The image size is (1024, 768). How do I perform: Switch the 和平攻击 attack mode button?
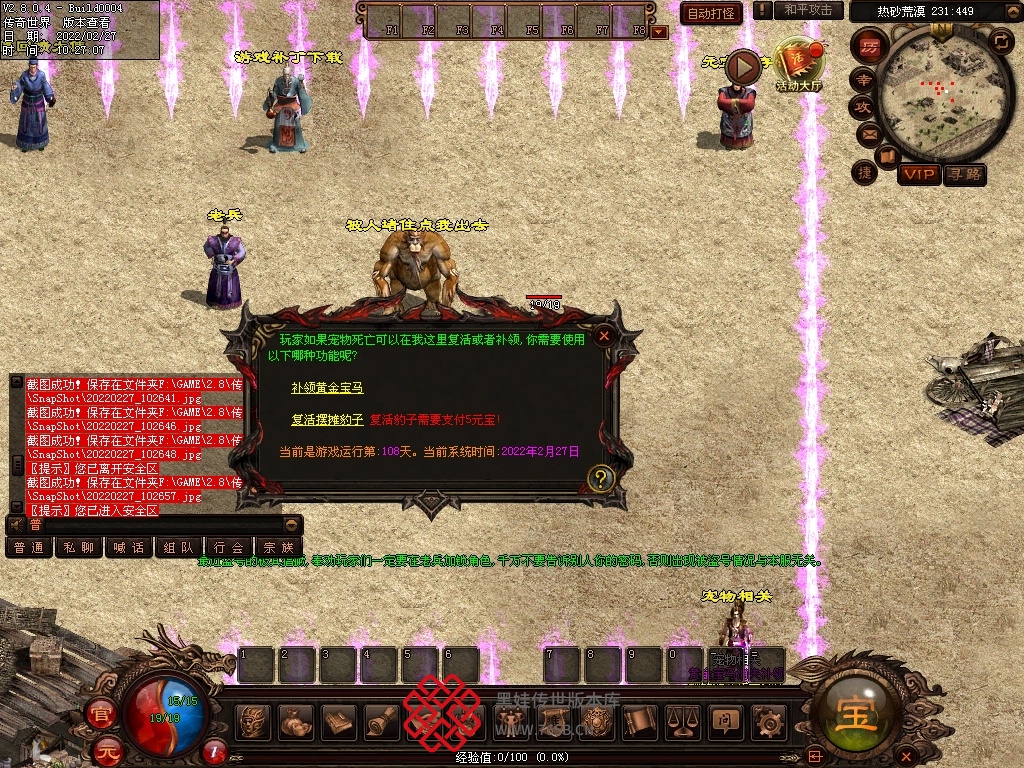pos(808,10)
